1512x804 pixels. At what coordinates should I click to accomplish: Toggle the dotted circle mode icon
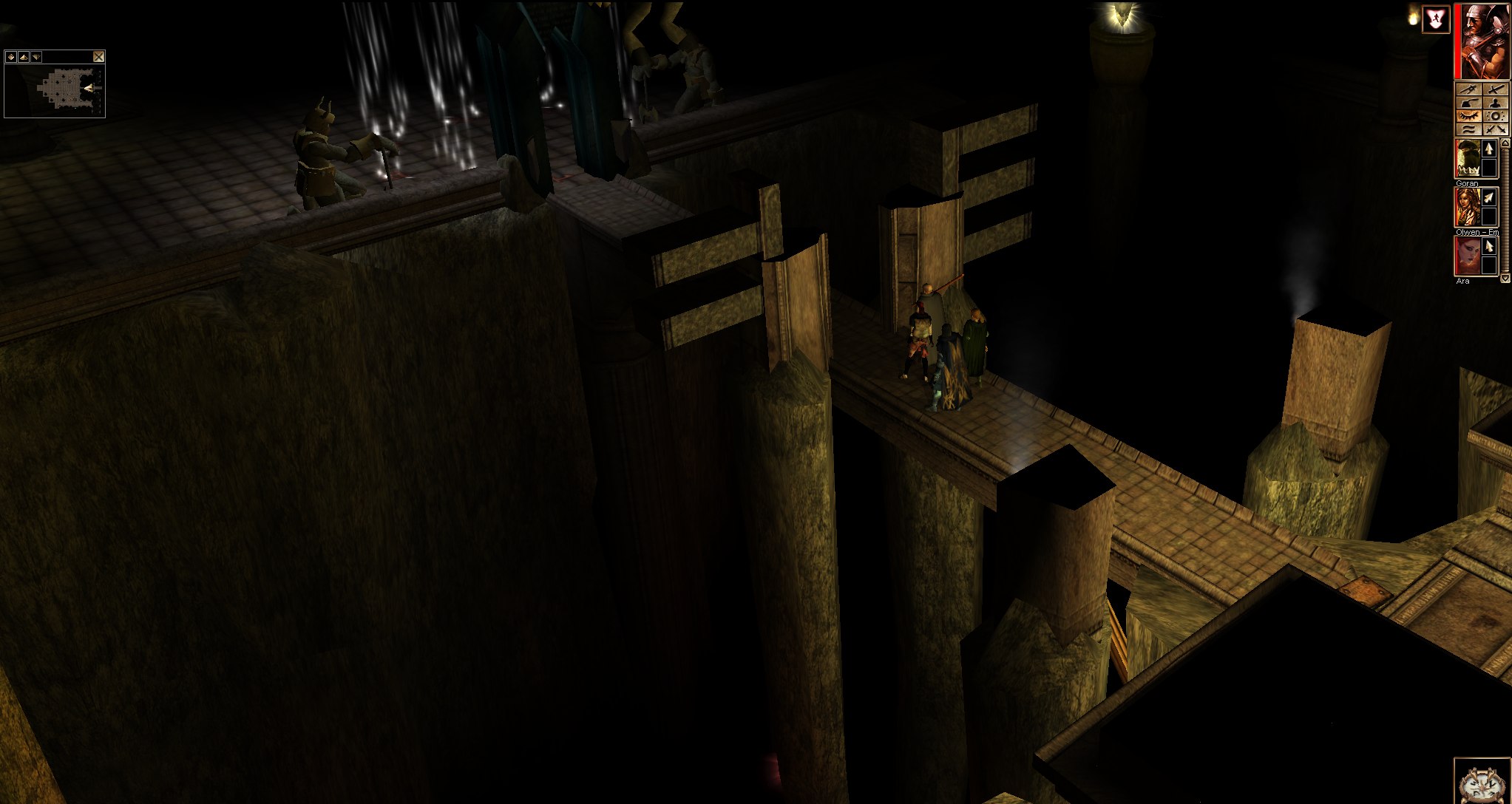[1496, 117]
